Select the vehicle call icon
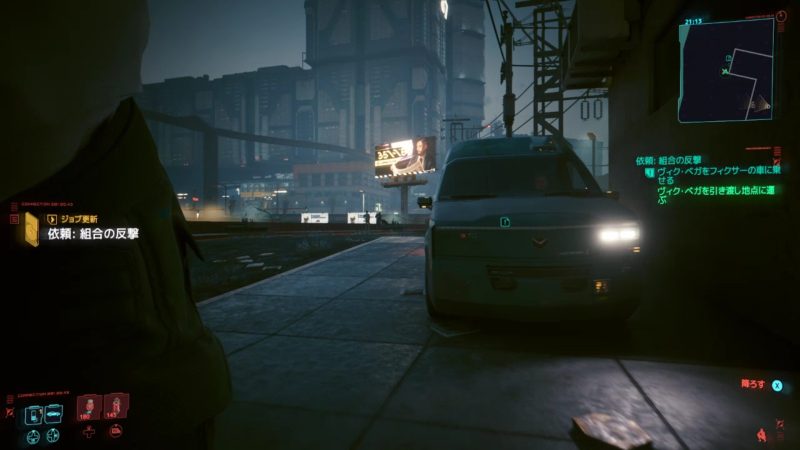This screenshot has height=450, width=800. [53, 413]
